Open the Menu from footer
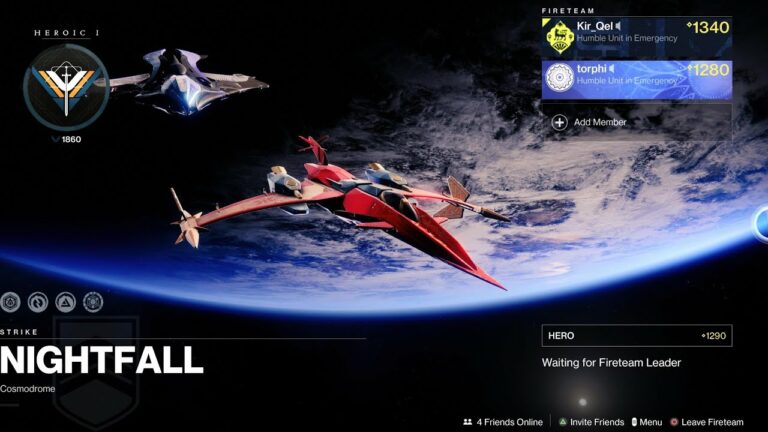Viewport: 768px width, 432px height. (646, 422)
